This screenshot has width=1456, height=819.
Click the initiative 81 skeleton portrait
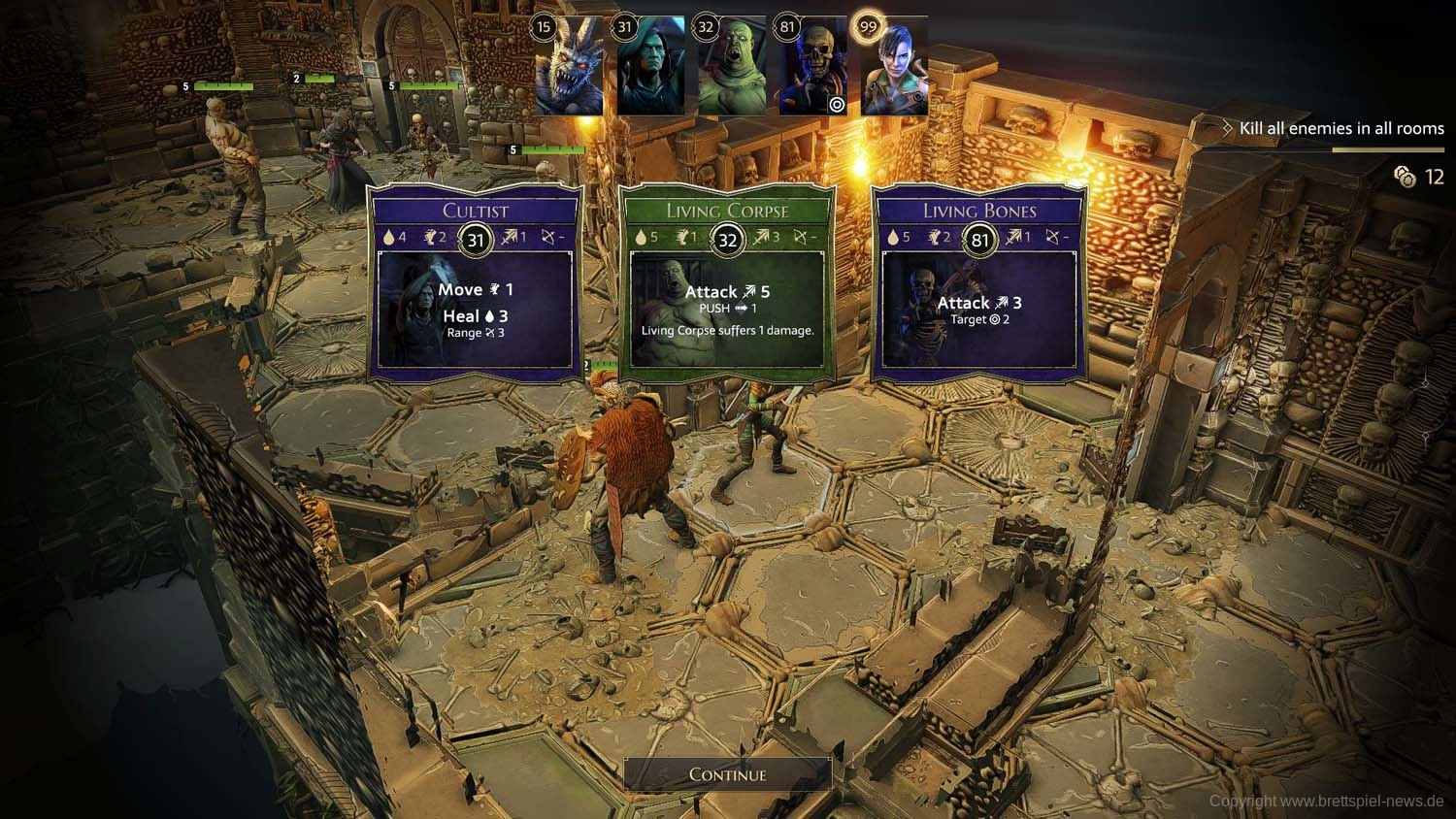tap(813, 66)
